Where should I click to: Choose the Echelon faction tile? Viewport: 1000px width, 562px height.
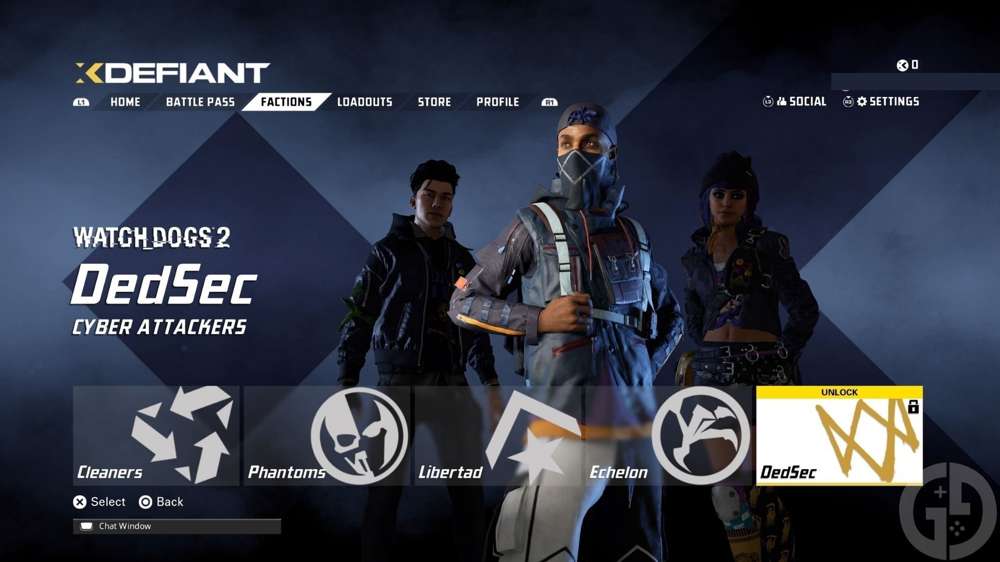coord(668,436)
